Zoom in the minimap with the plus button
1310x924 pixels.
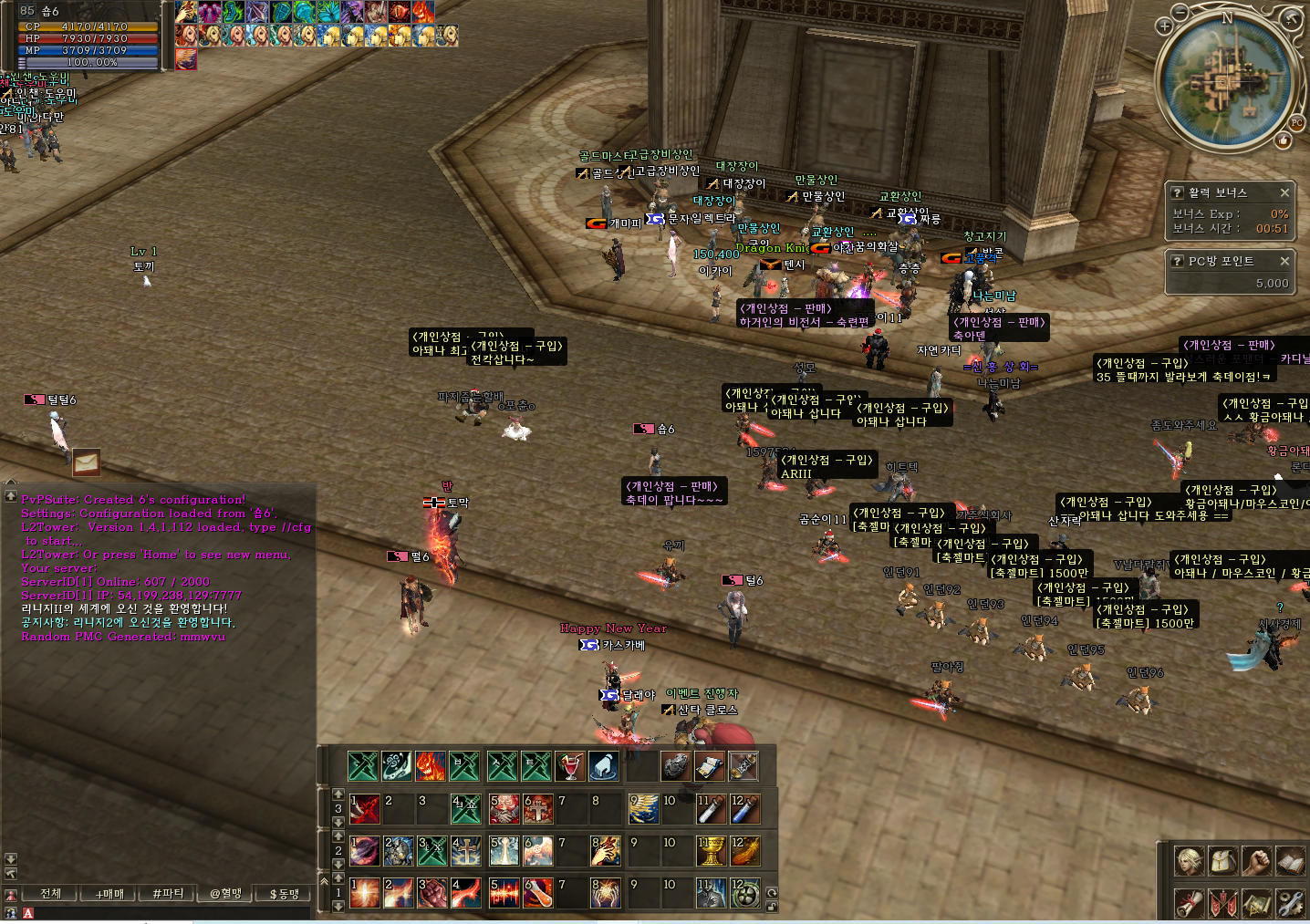pos(1164,26)
